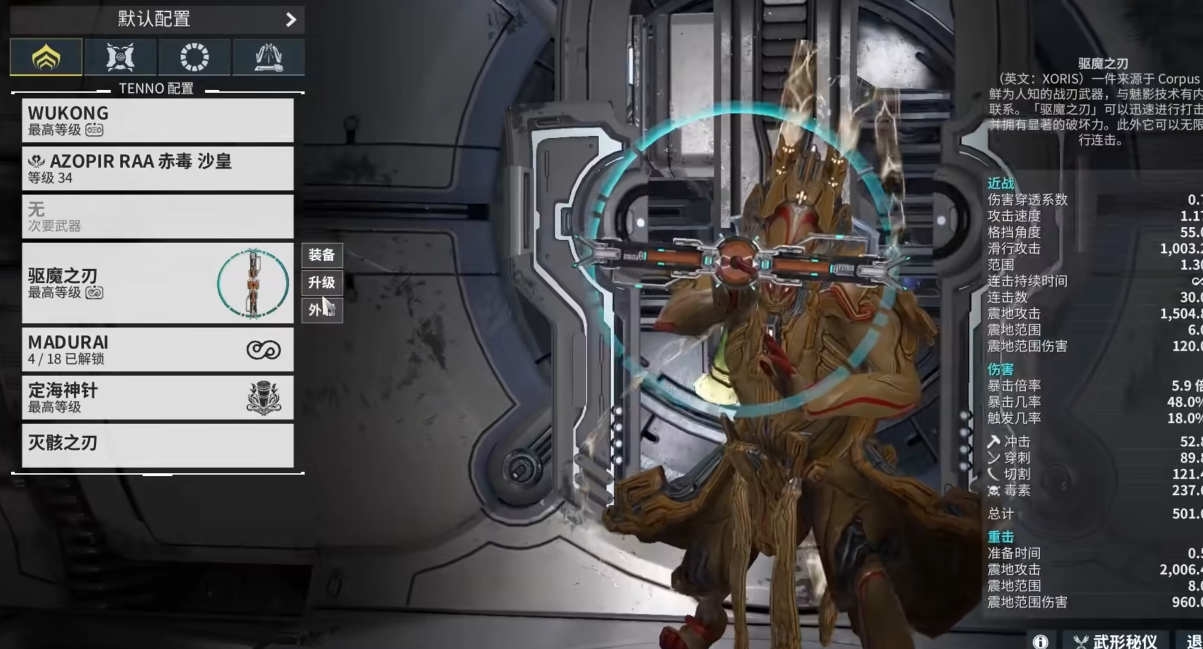
Task: Switch to the Tenno lotus loadout tab
Action: [46, 58]
